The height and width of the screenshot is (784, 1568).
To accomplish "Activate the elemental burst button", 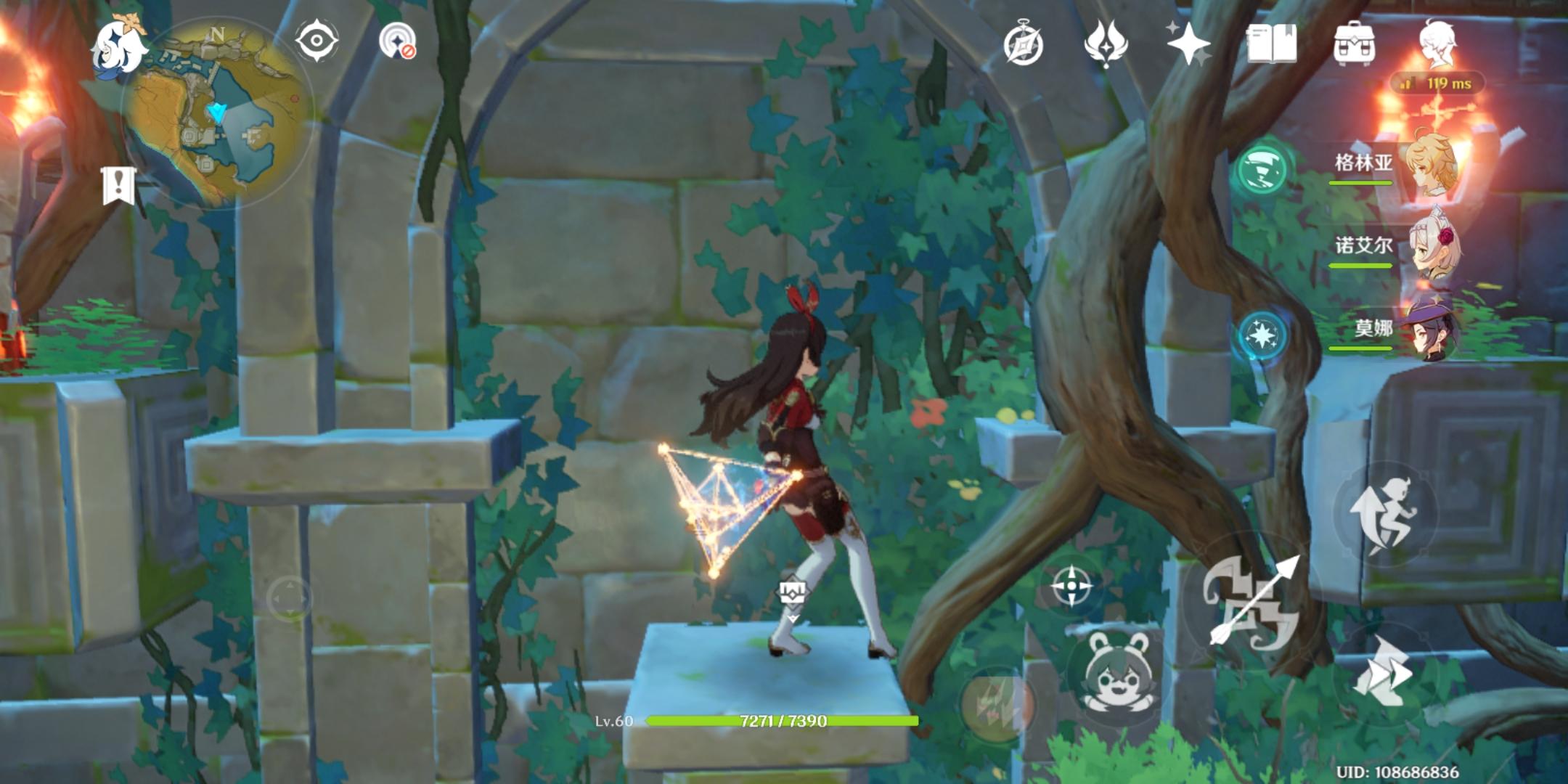I will [x=997, y=703].
